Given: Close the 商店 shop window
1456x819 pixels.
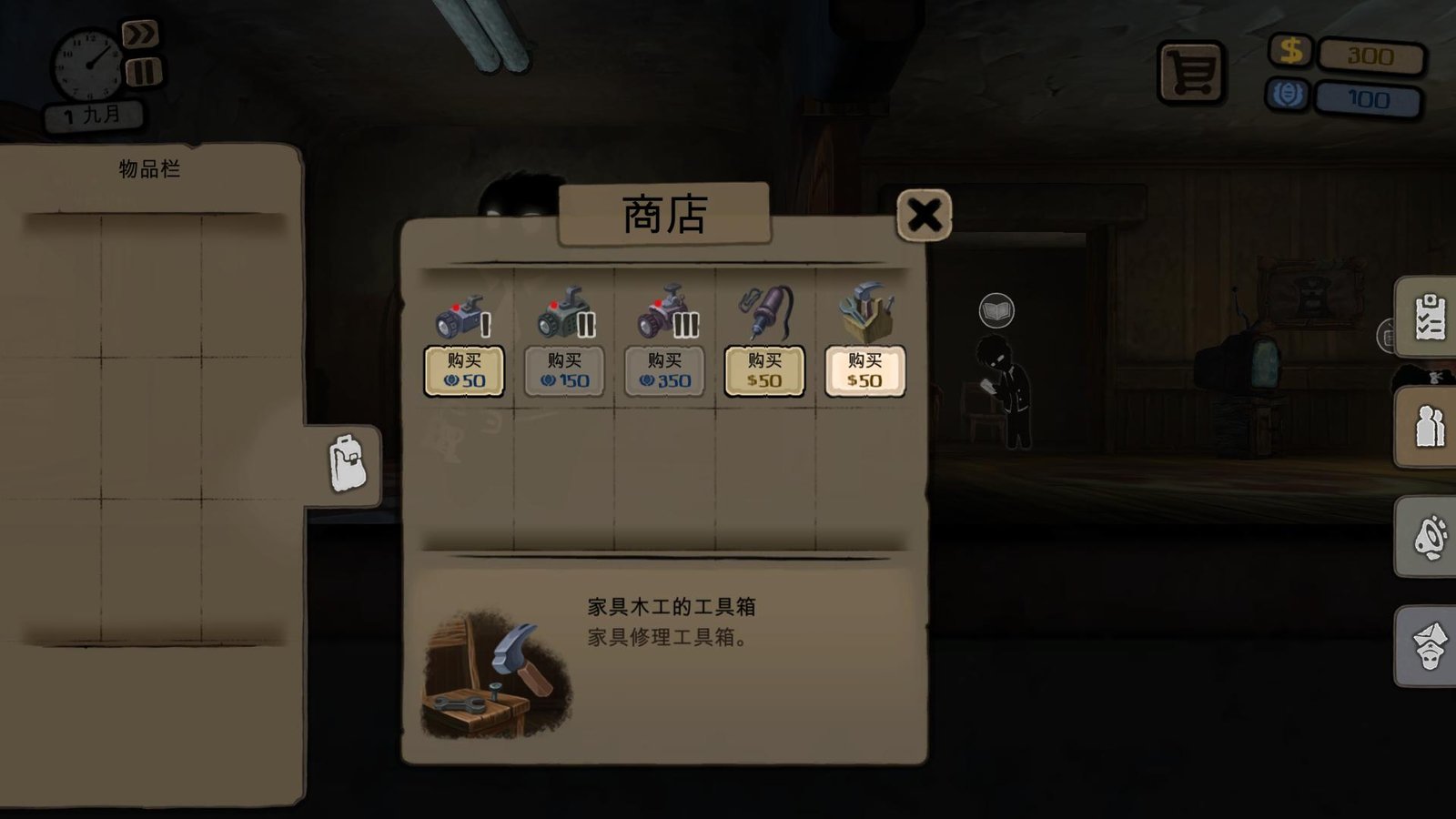Looking at the screenshot, I should [923, 216].
